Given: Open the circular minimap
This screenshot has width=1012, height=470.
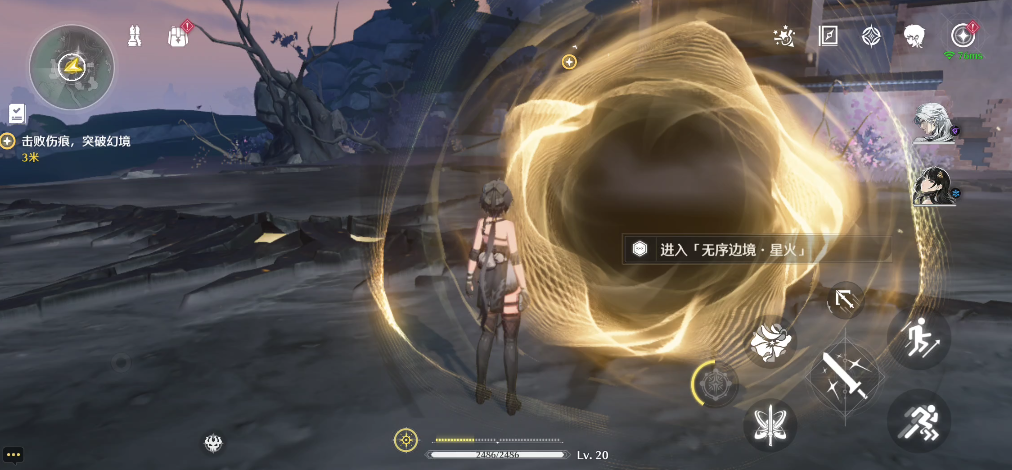Looking at the screenshot, I should pyautogui.click(x=71, y=67).
